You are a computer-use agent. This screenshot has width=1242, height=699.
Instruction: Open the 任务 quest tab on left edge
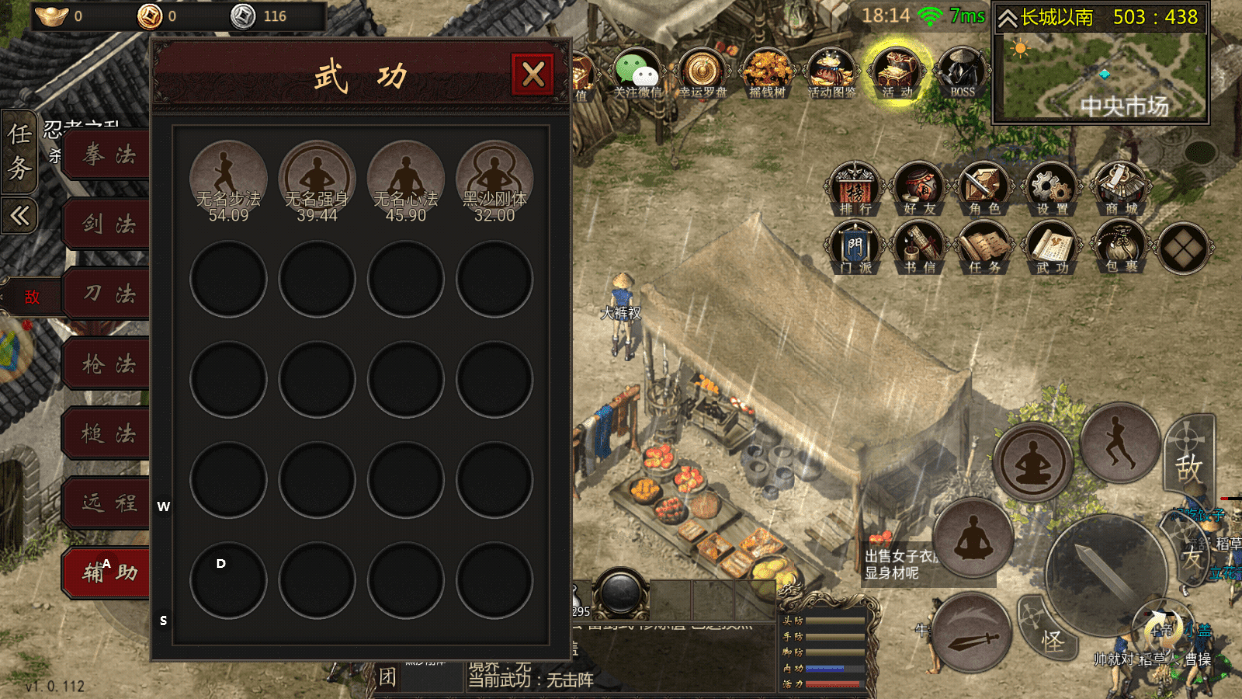click(19, 150)
